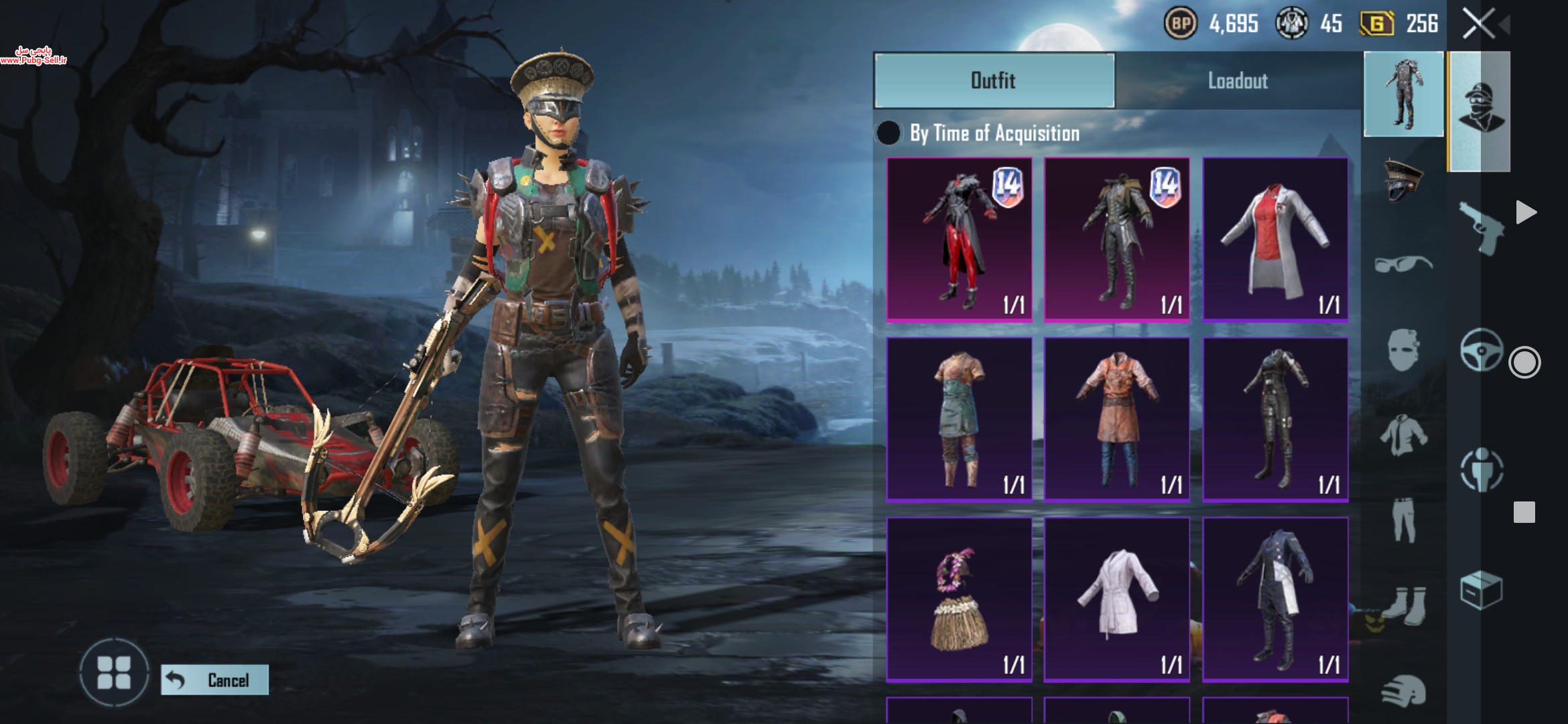The width and height of the screenshot is (1568, 724).
Task: Choose the dark coat season 14 outfit
Action: tap(1116, 239)
